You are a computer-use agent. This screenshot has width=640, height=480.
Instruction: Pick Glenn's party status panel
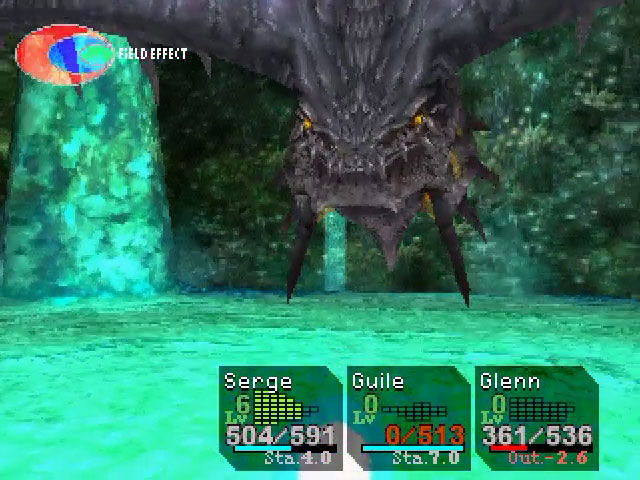coord(536,418)
